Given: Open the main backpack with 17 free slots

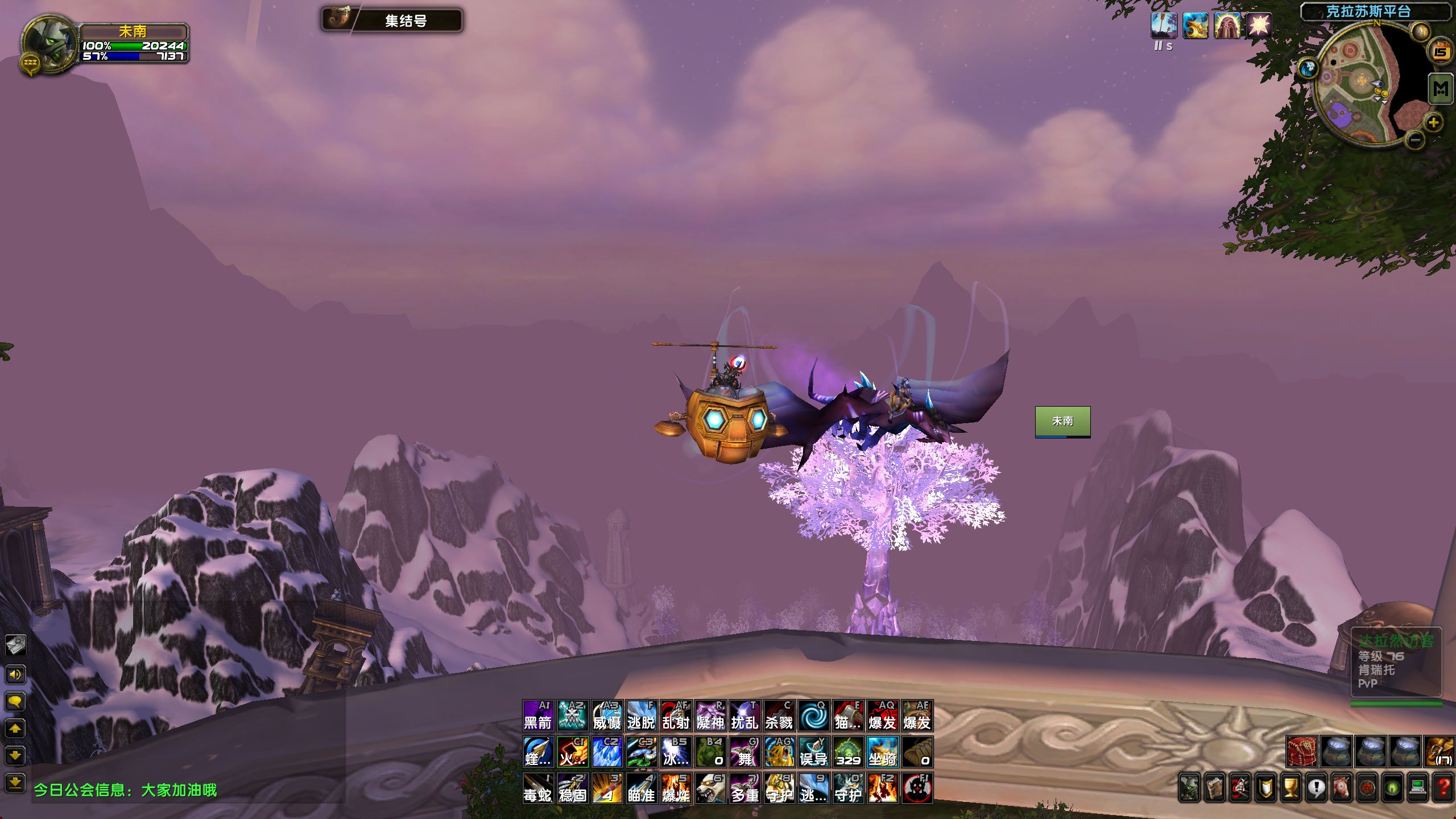Looking at the screenshot, I should point(1440,751).
